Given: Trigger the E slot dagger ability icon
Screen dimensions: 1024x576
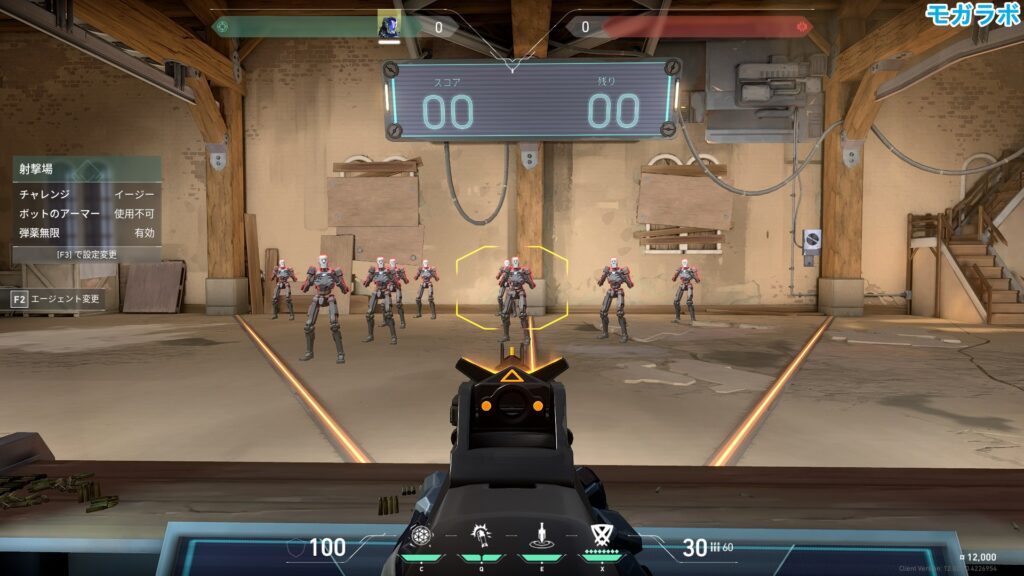Looking at the screenshot, I should point(541,535).
